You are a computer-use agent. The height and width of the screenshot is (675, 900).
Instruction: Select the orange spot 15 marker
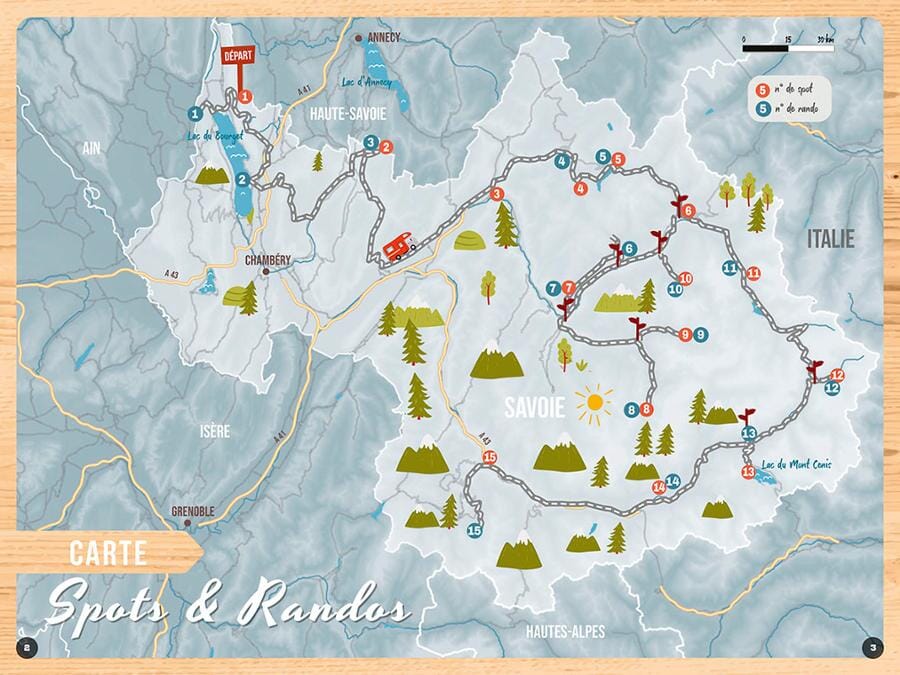click(x=489, y=457)
